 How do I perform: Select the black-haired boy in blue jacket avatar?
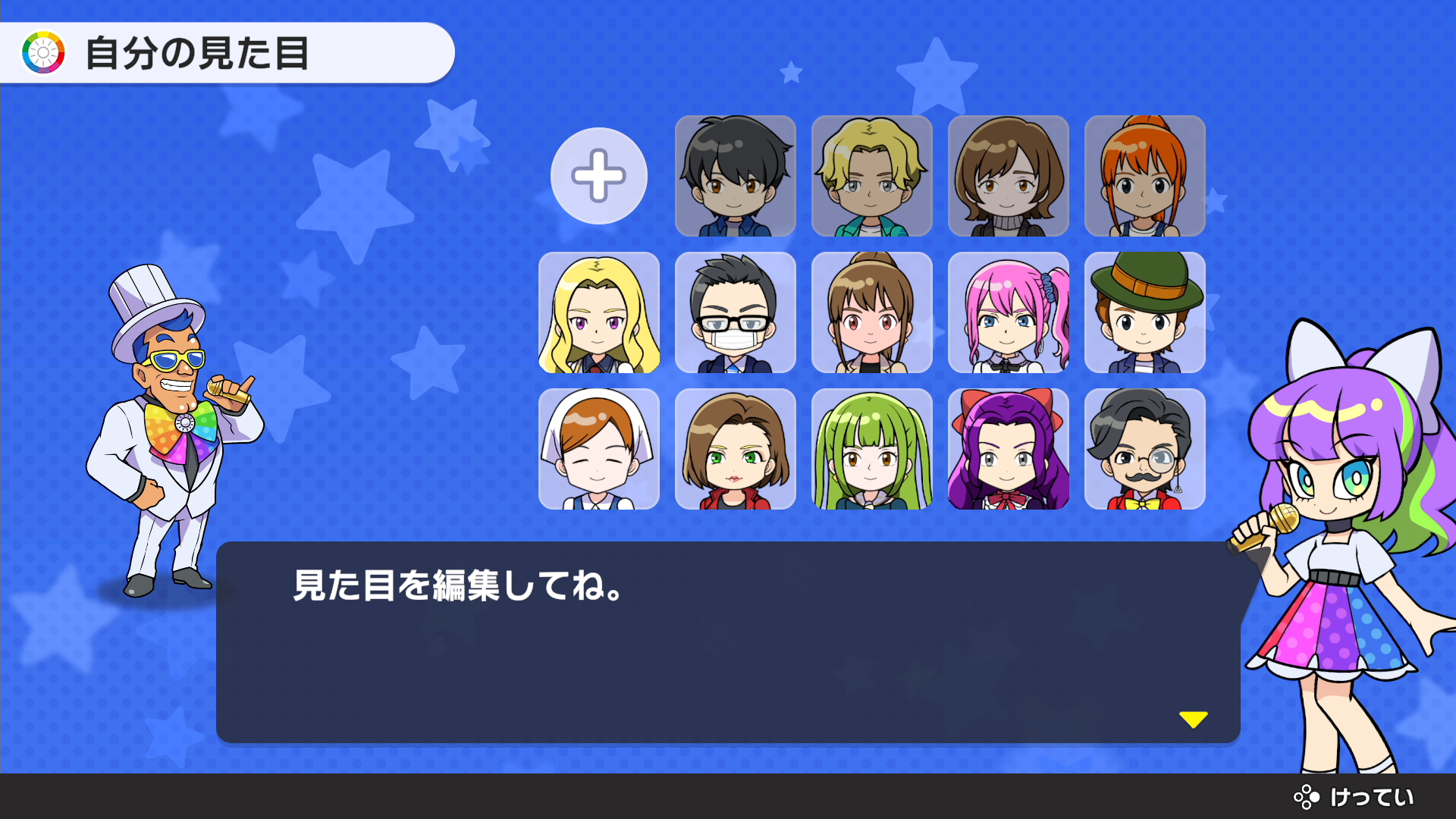[x=735, y=176]
